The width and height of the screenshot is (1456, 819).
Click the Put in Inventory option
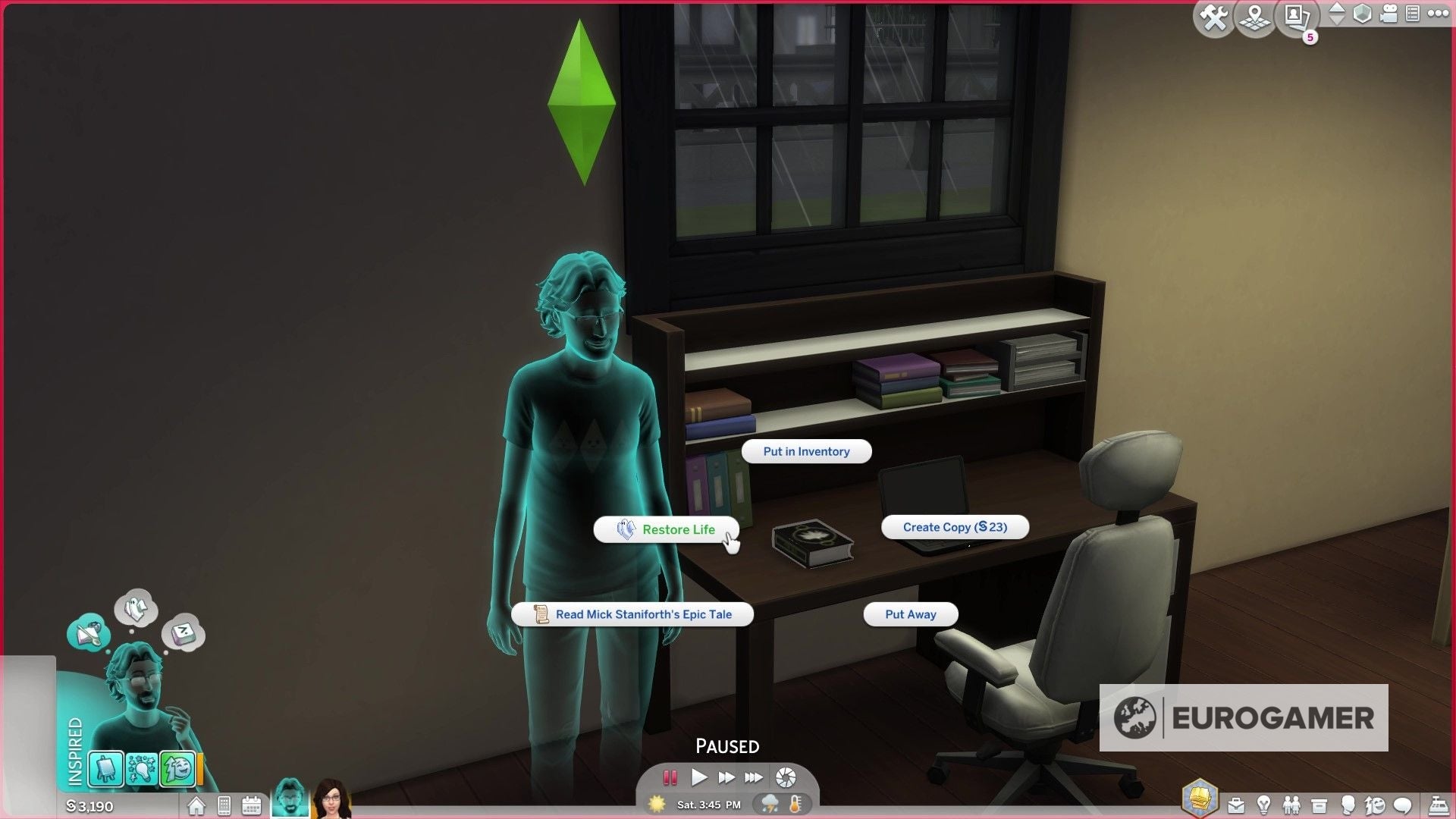pyautogui.click(x=806, y=451)
